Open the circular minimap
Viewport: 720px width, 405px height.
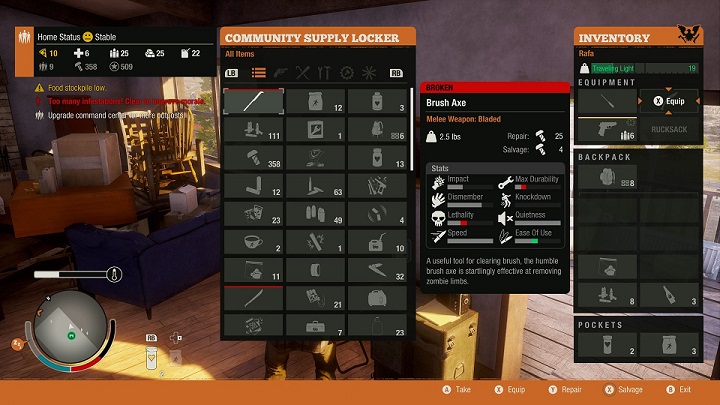tap(71, 328)
